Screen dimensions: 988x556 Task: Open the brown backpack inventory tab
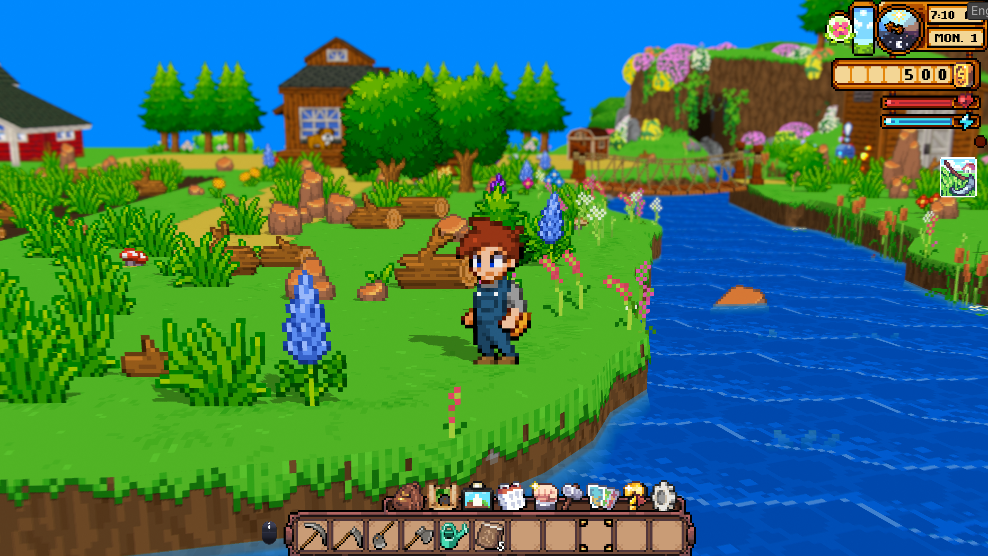[x=408, y=496]
